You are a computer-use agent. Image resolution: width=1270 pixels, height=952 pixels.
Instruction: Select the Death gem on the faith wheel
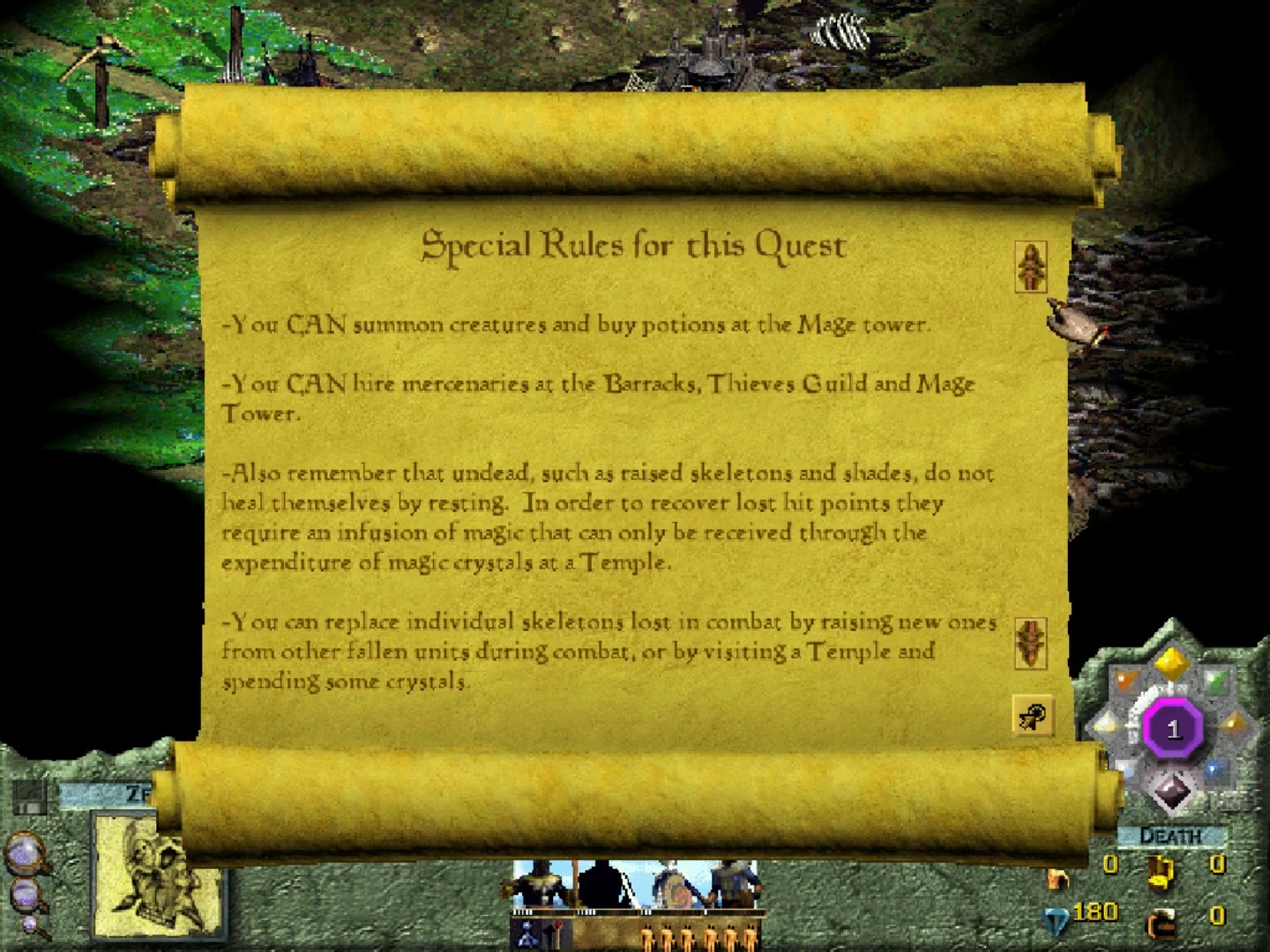pyautogui.click(x=1172, y=792)
